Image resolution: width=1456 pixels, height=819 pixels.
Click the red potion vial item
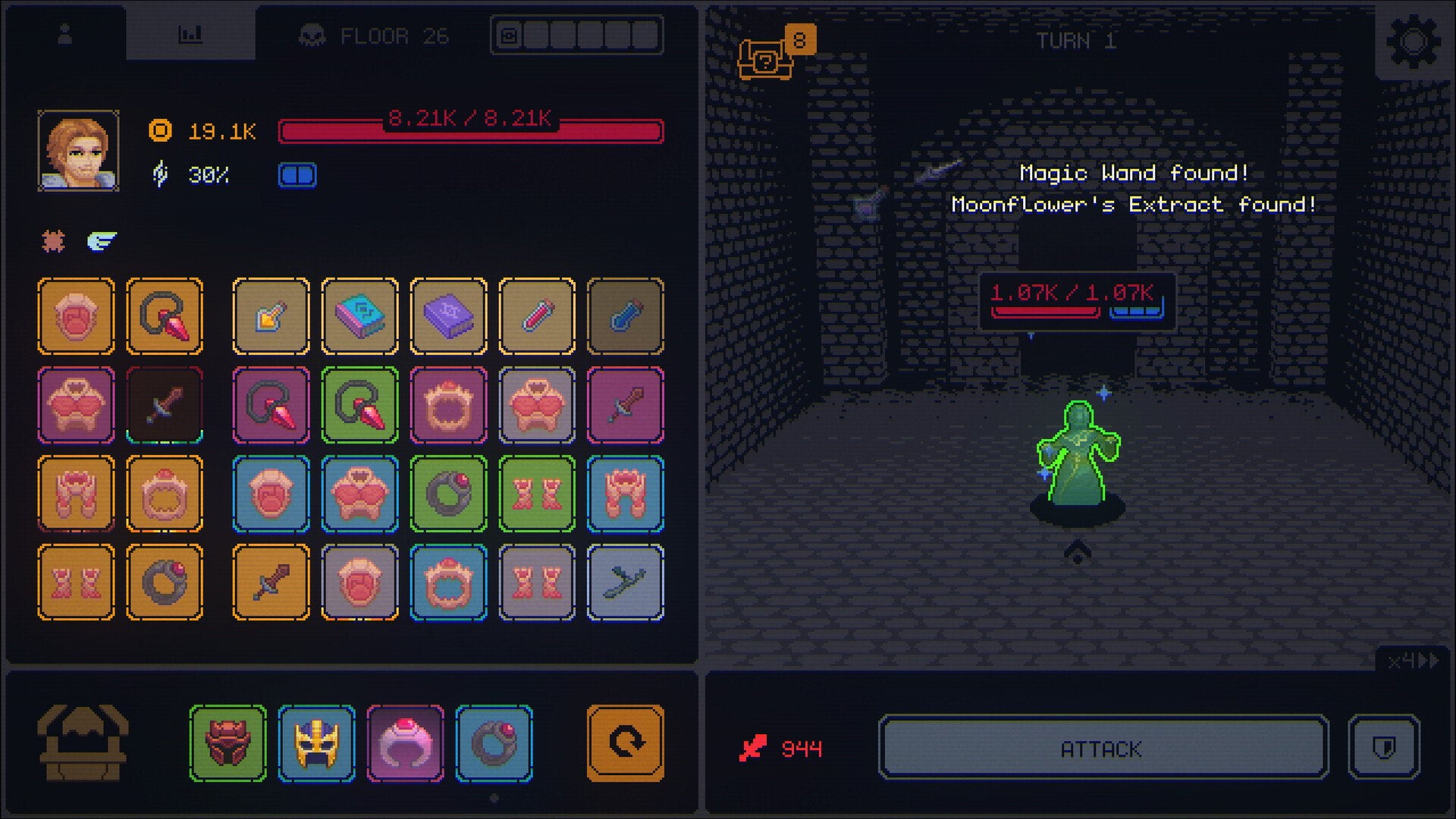tap(537, 315)
